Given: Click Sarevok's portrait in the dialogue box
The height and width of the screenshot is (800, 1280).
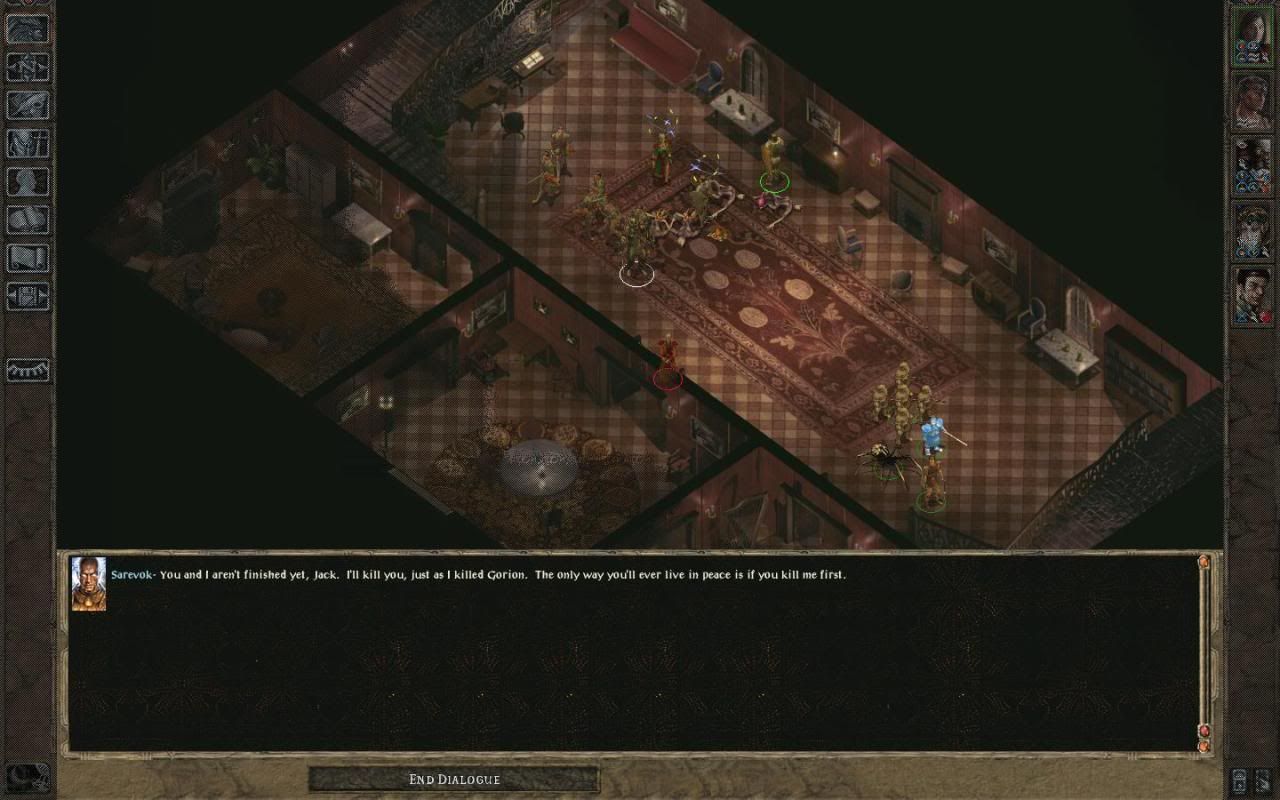Looking at the screenshot, I should point(88,583).
